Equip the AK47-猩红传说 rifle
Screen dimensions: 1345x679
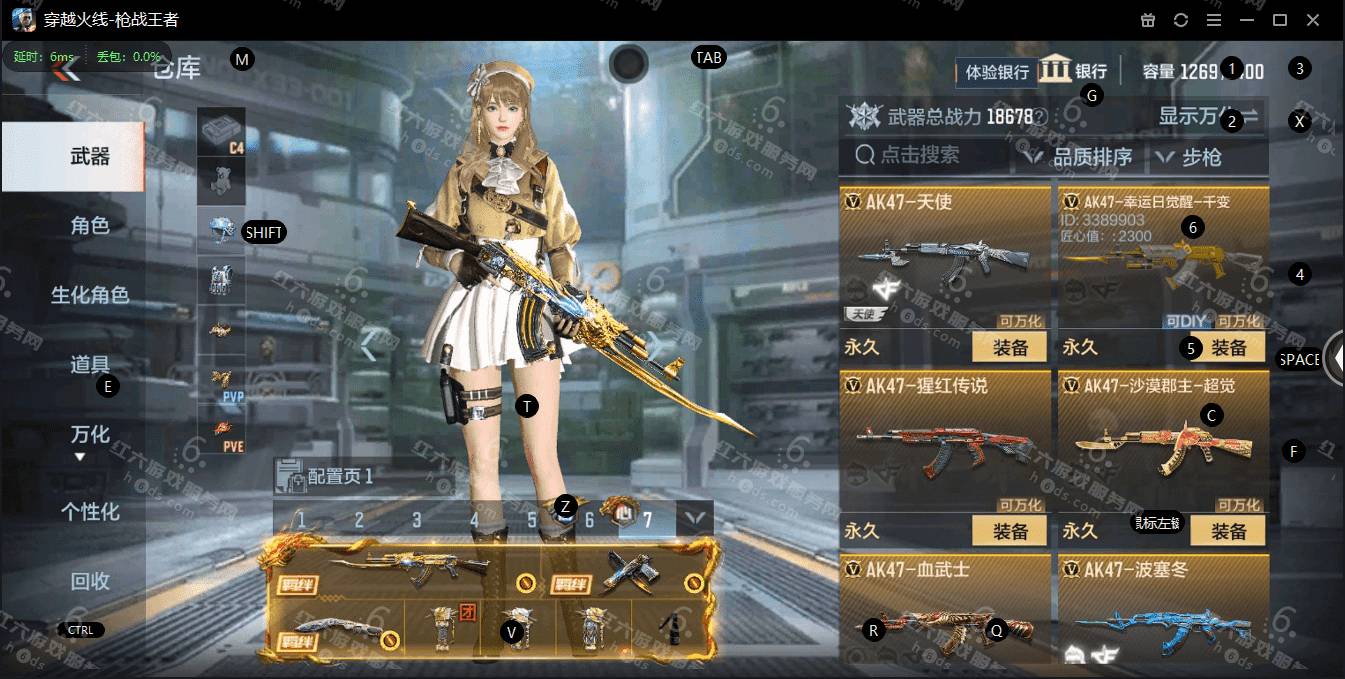tap(1010, 531)
